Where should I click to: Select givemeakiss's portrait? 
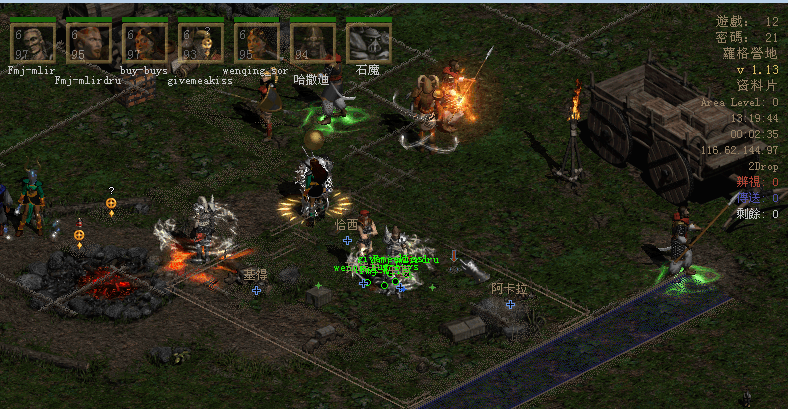(200, 43)
